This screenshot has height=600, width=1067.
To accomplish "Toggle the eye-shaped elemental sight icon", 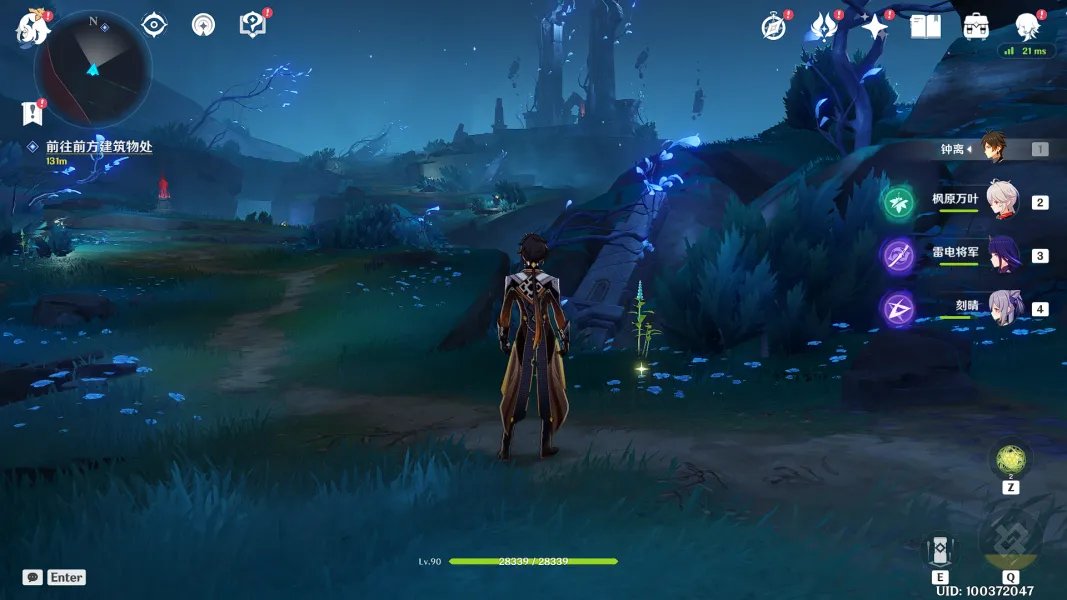I will pos(154,25).
